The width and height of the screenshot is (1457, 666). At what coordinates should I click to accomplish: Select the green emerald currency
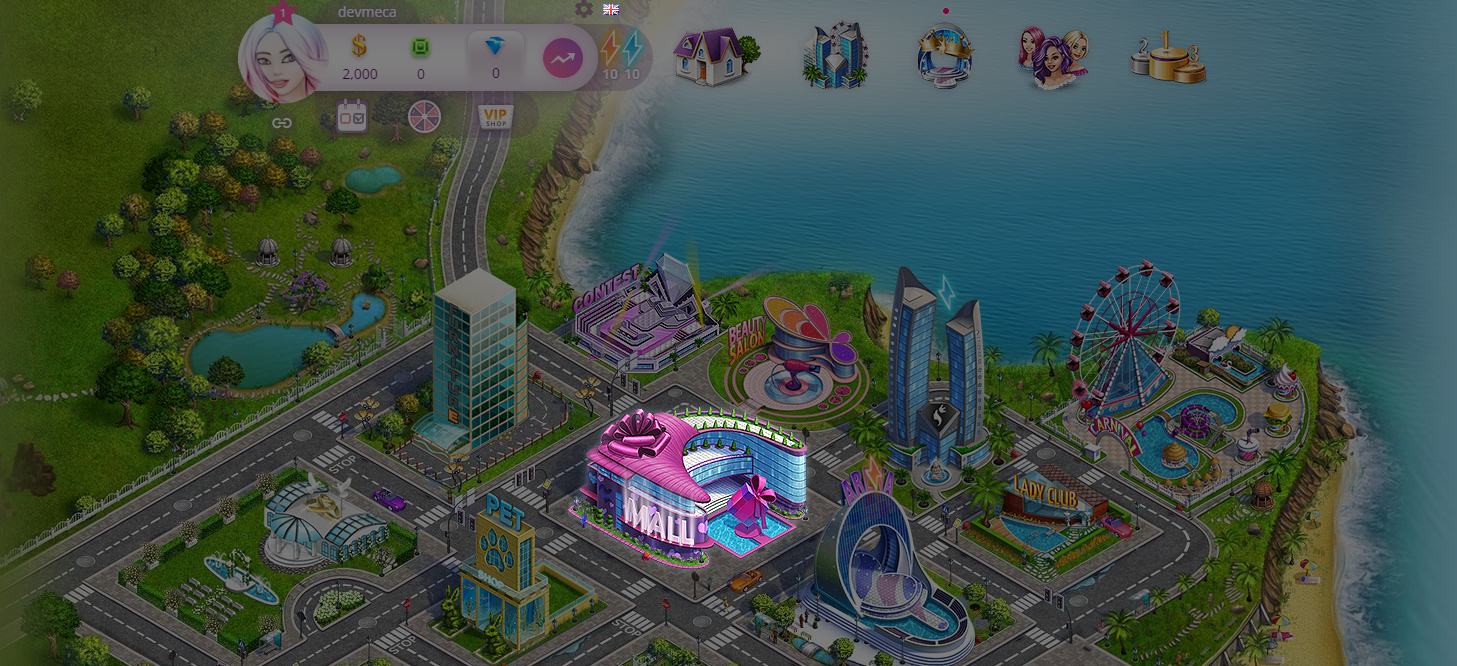click(x=420, y=47)
